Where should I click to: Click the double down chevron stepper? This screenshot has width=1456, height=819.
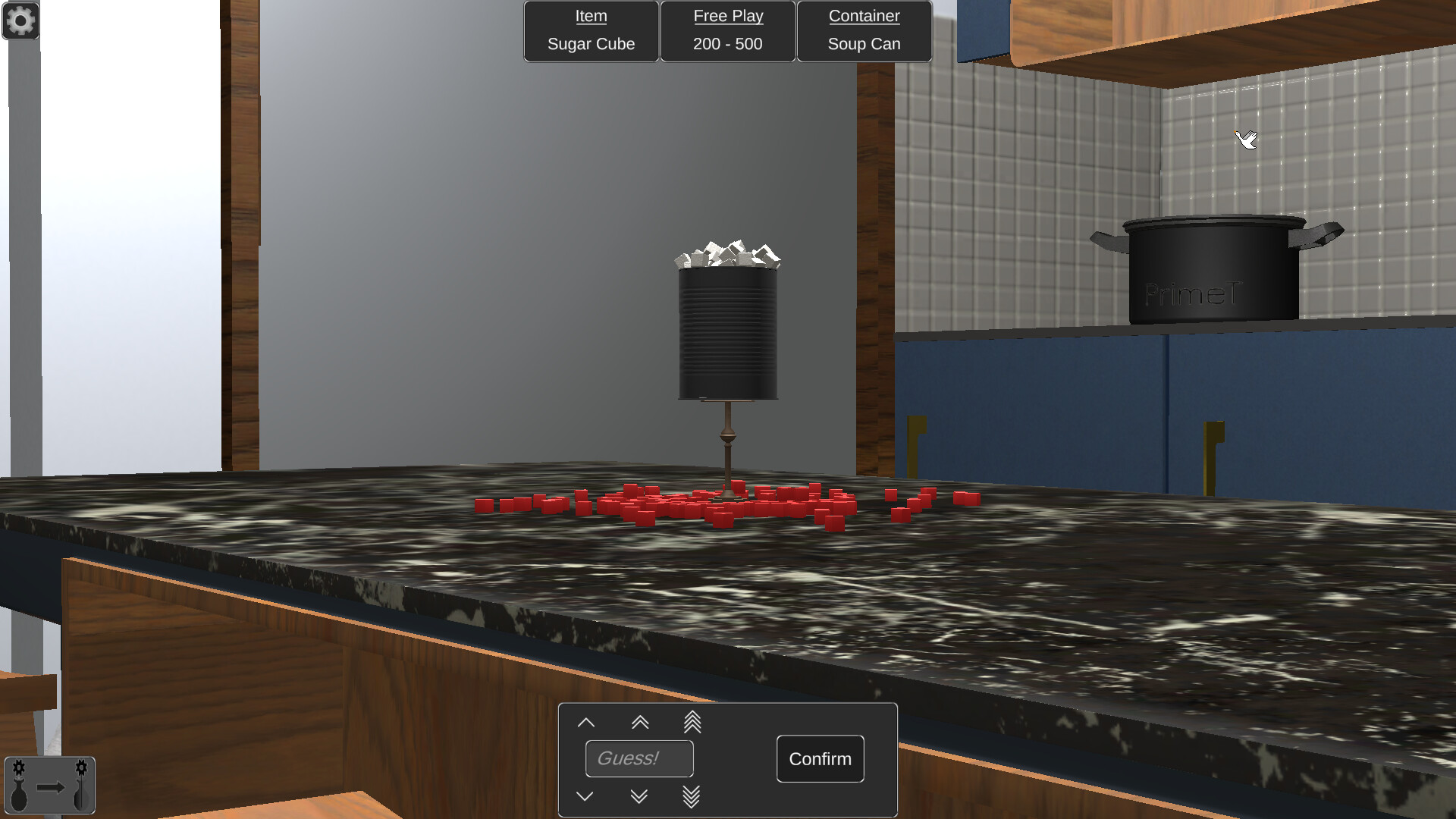click(x=639, y=795)
